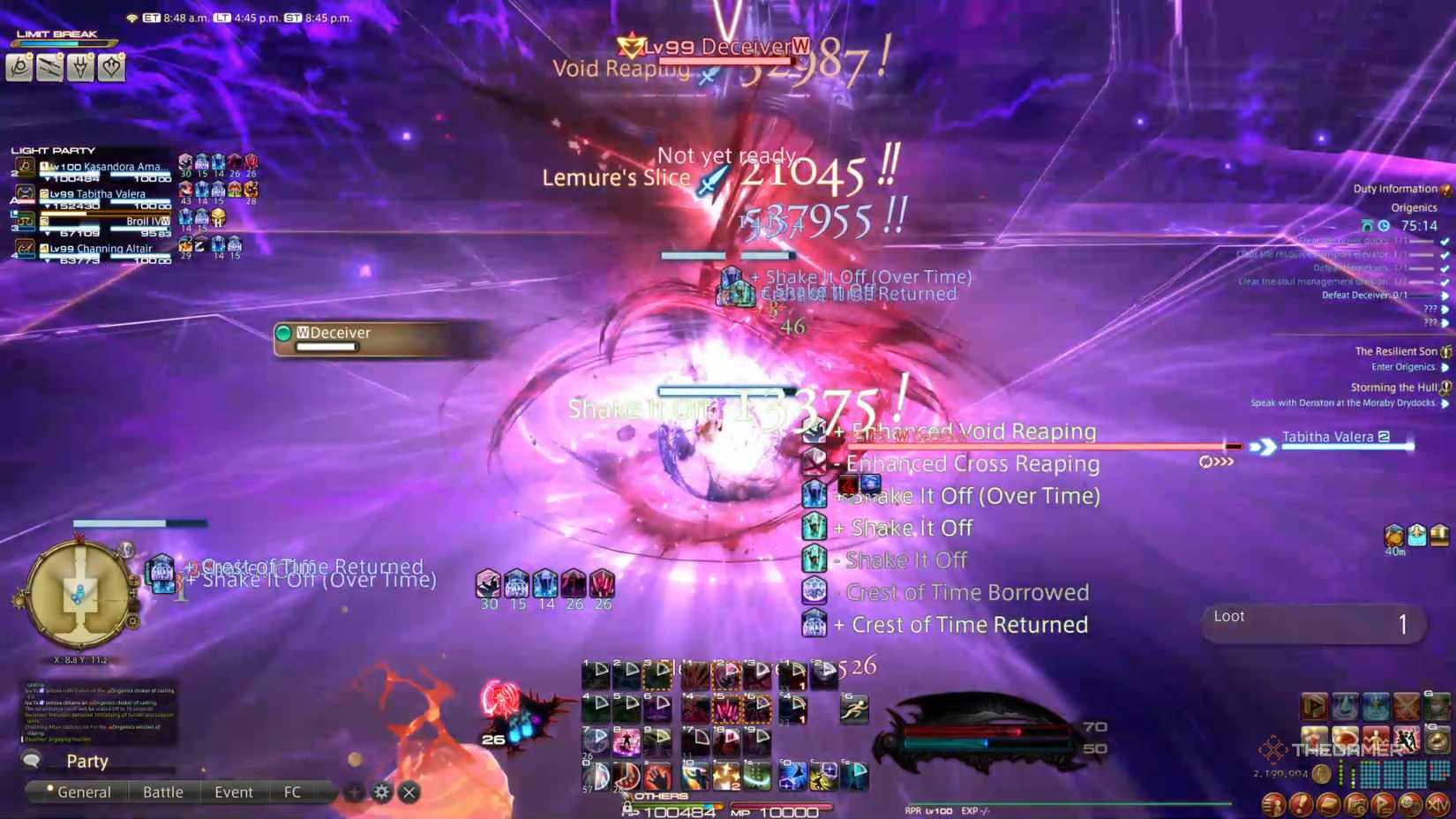Switch to the Battle chat tab
The width and height of the screenshot is (1456, 819).
[164, 792]
